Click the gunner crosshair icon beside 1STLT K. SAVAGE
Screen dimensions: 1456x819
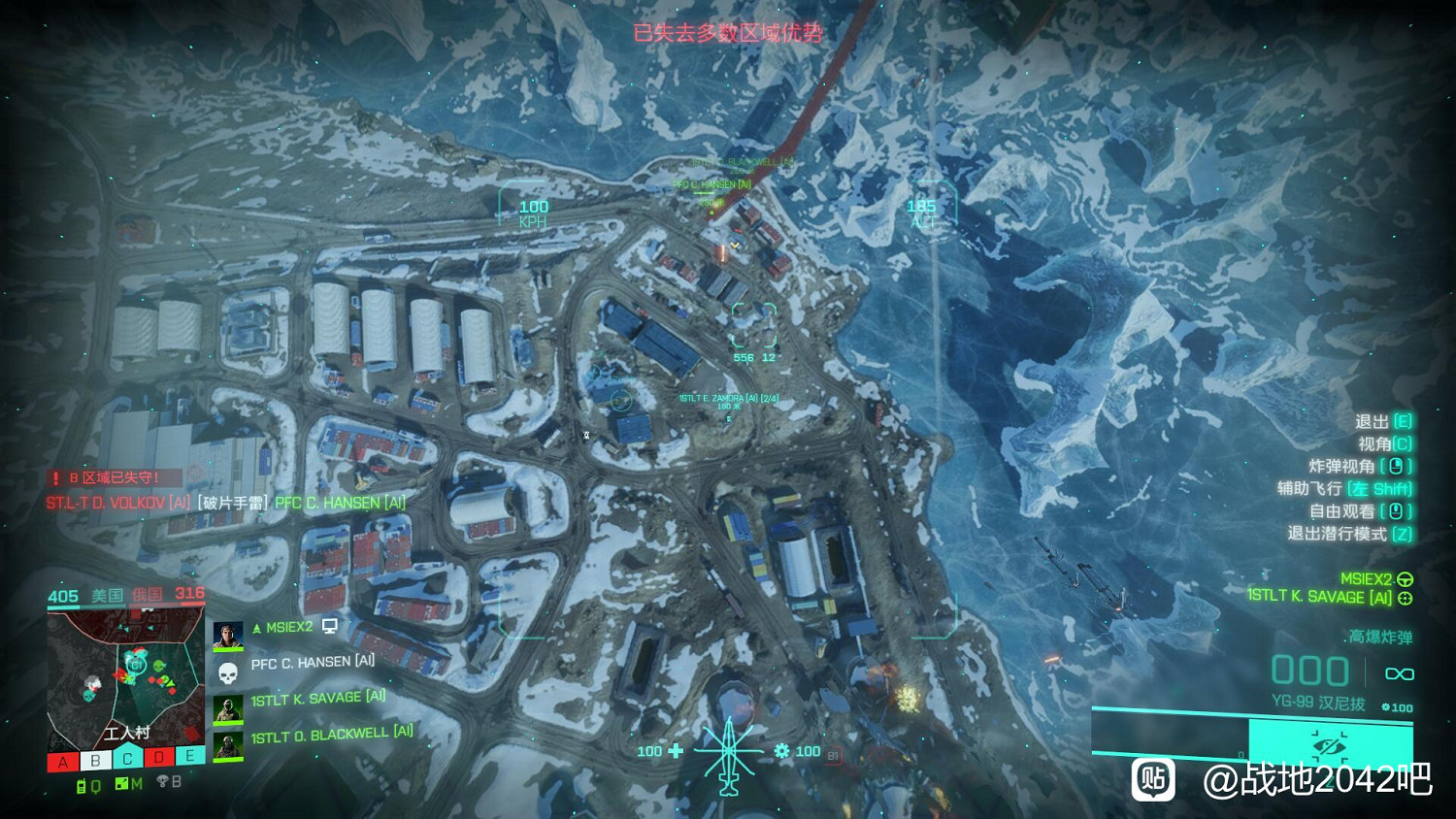click(1406, 598)
